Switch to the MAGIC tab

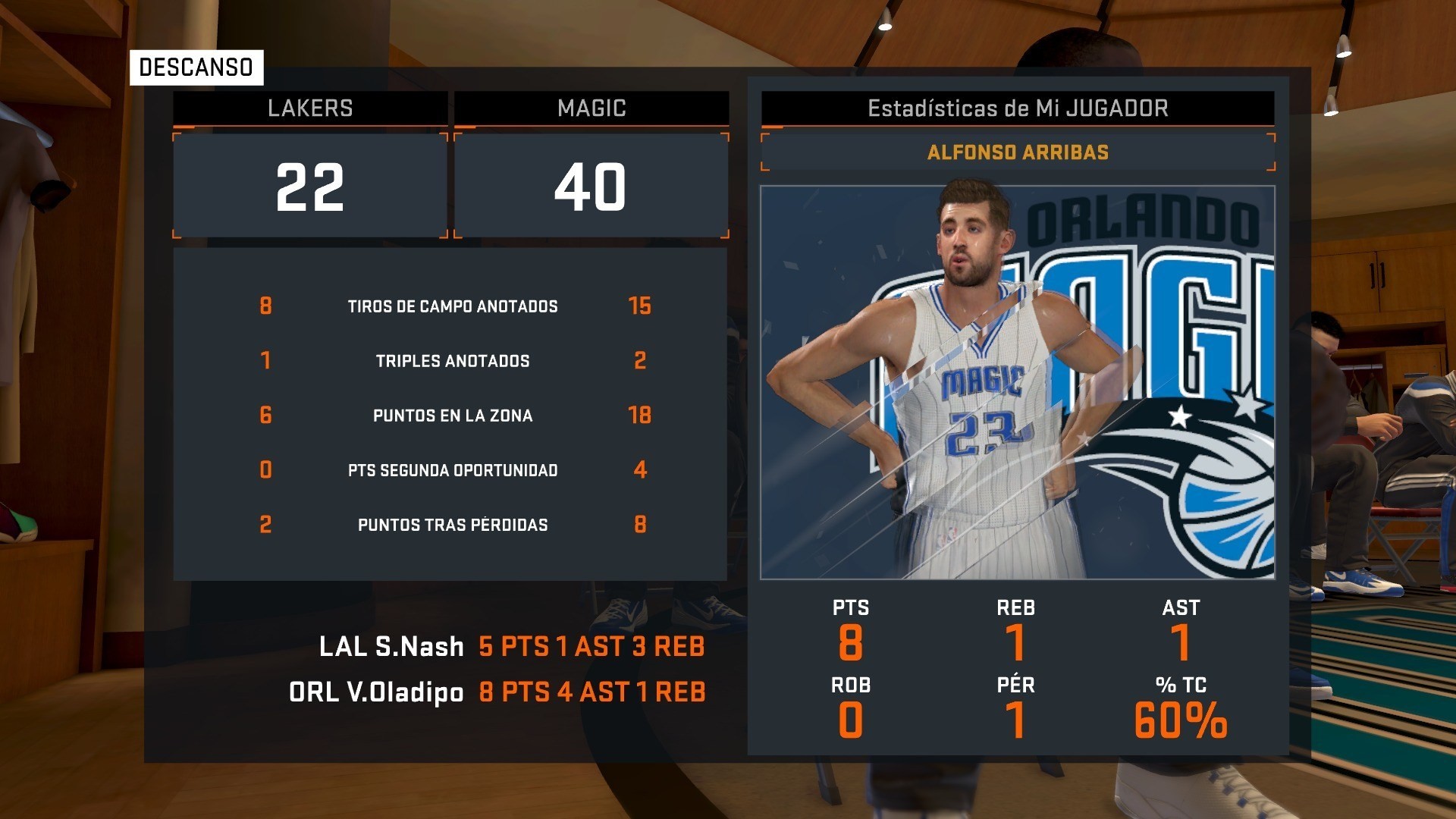pos(591,107)
